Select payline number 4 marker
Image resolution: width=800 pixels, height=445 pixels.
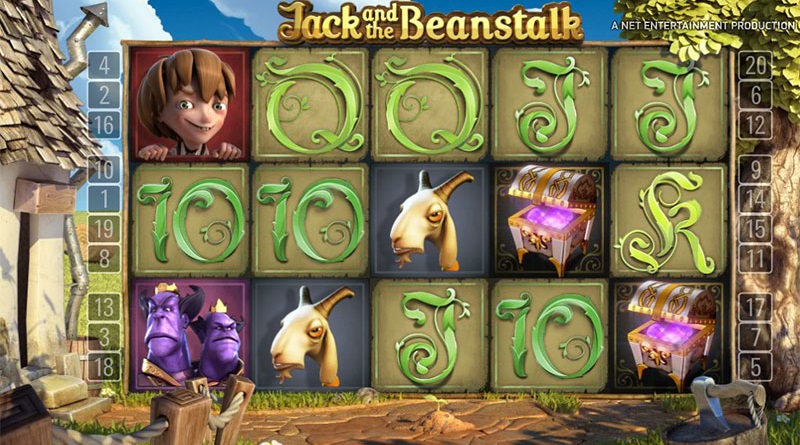[x=105, y=67]
